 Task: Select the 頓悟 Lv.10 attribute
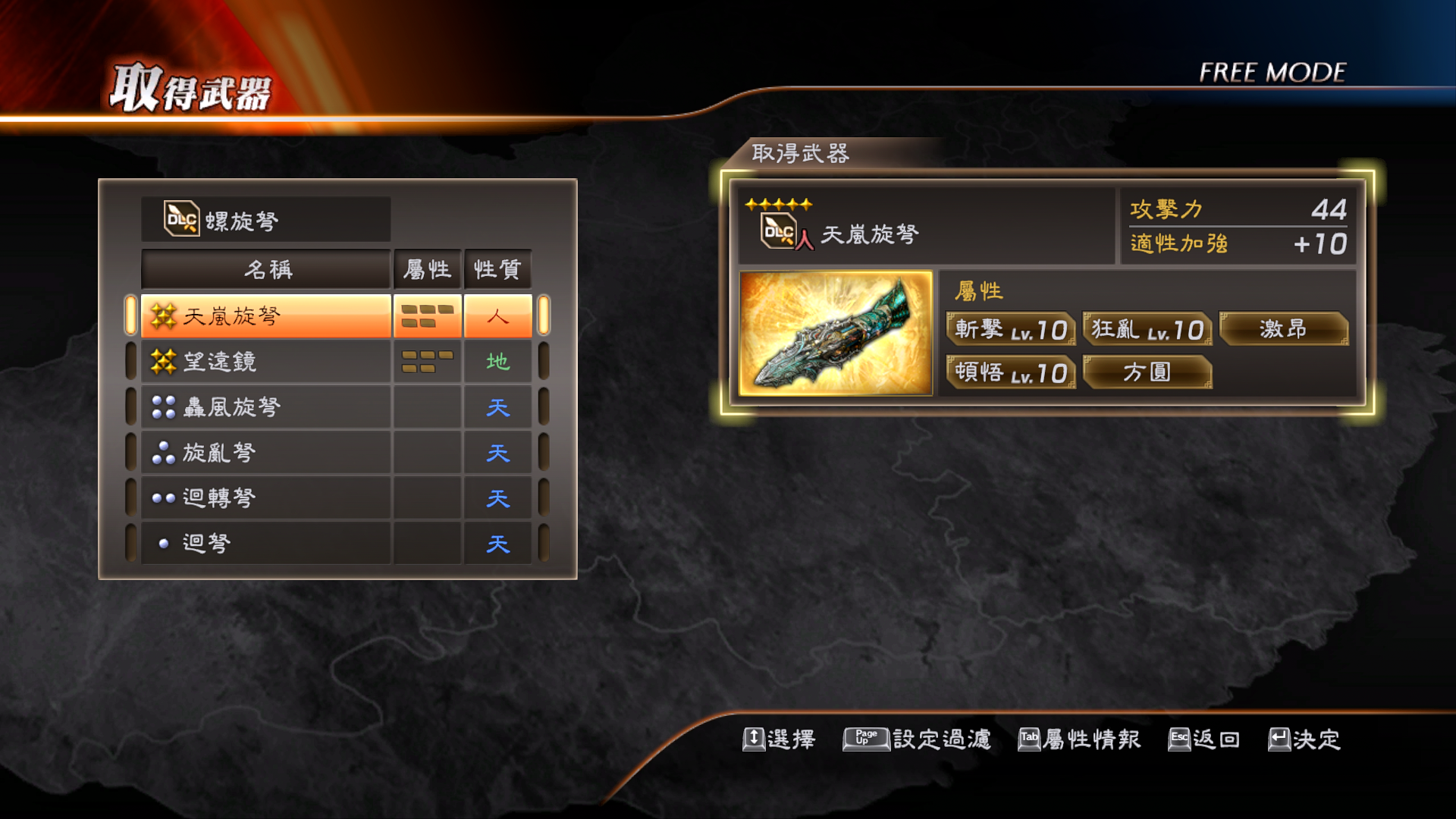pos(1011,372)
